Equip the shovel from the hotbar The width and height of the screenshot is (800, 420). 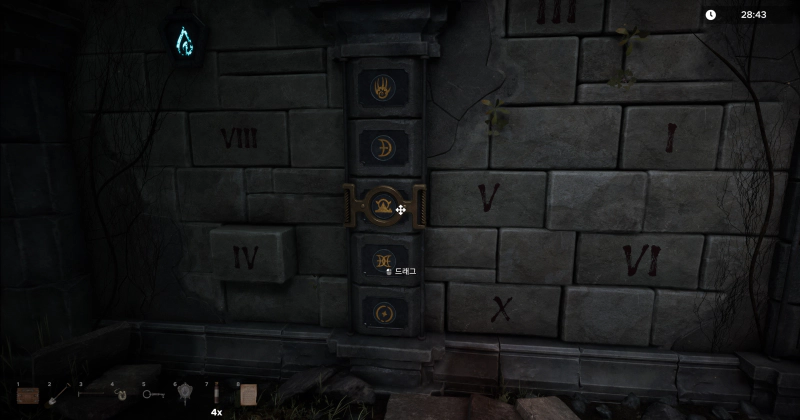(x=59, y=395)
